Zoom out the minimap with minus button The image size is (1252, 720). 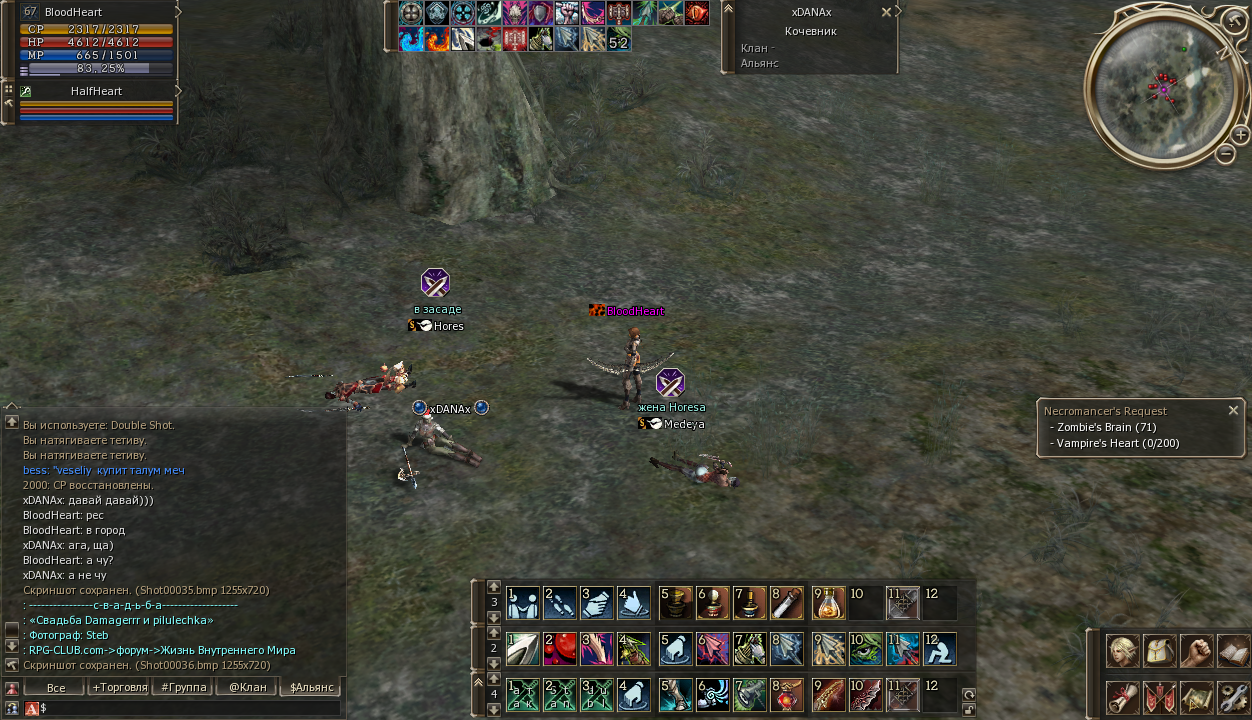(x=1226, y=154)
